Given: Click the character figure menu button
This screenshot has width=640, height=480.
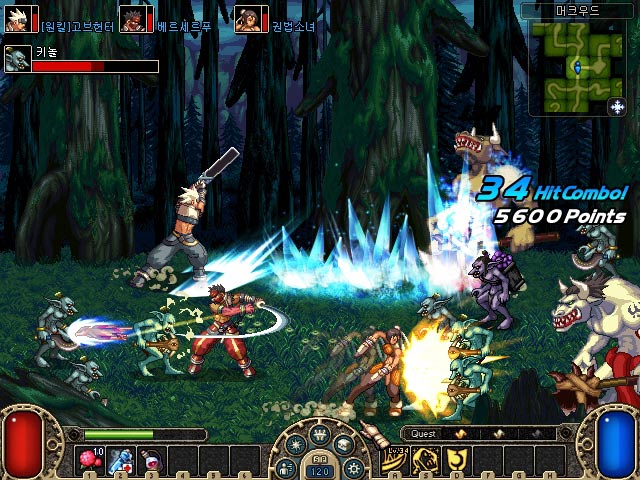Looking at the screenshot, I should tap(288, 466).
